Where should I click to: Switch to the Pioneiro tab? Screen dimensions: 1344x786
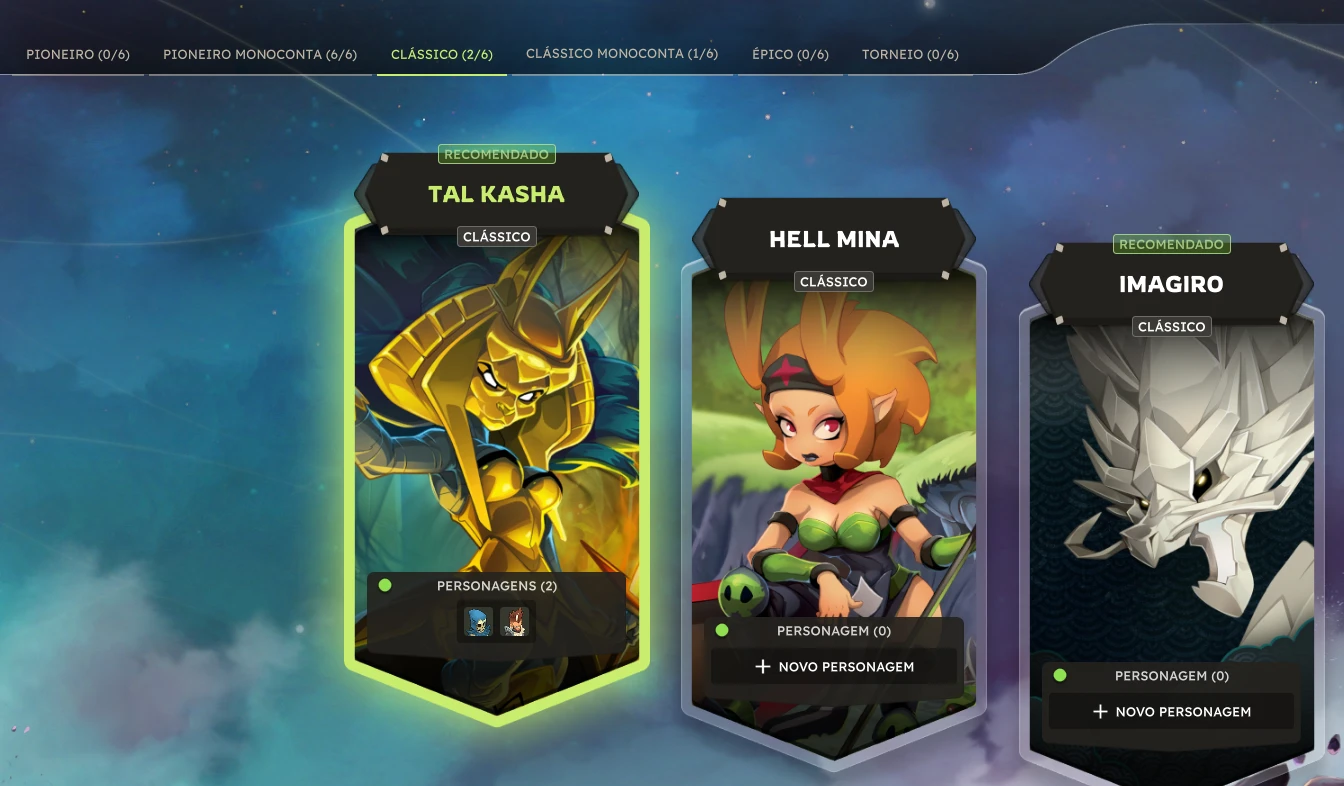point(78,54)
